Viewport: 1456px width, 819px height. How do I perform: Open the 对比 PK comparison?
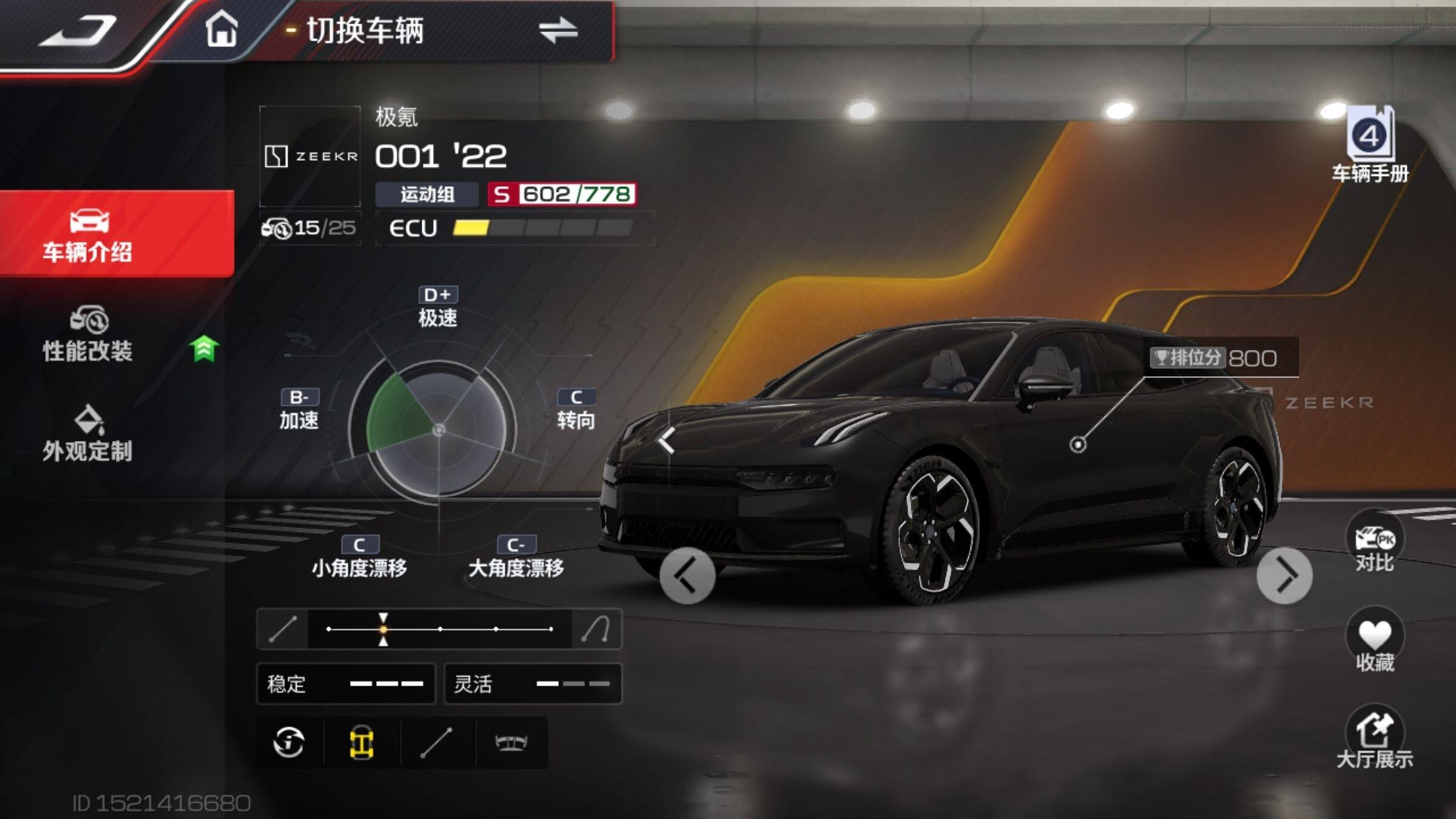(1374, 546)
